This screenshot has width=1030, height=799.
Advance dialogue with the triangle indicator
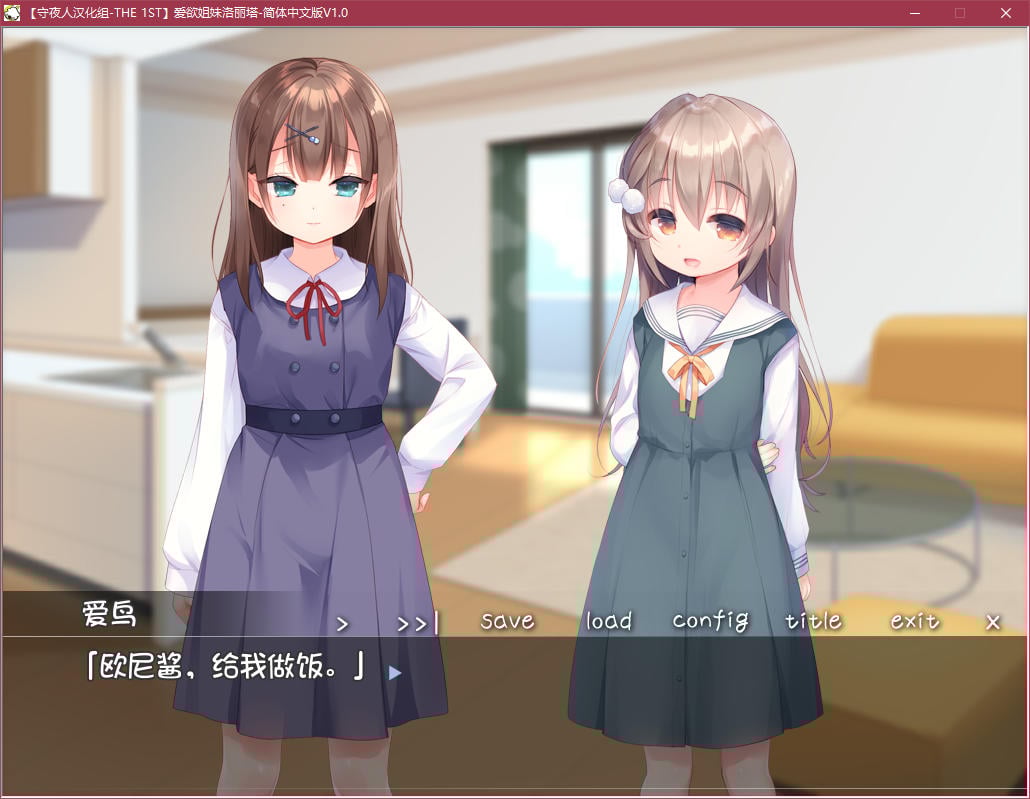coord(395,673)
